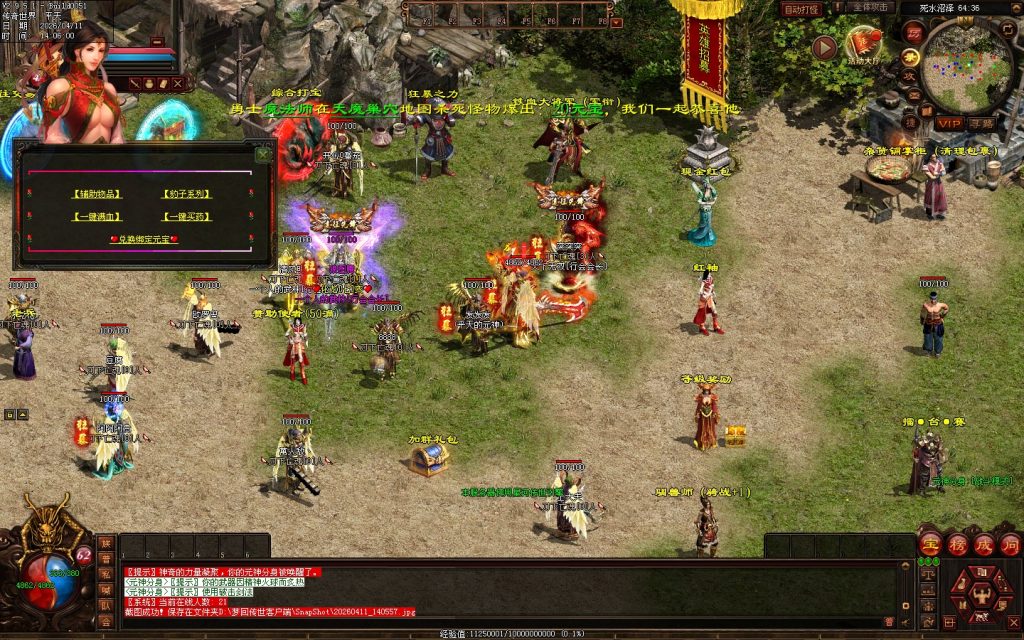The width and height of the screenshot is (1024, 640).
Task: Open the 辅助物品 menu entry
Action: 96,194
